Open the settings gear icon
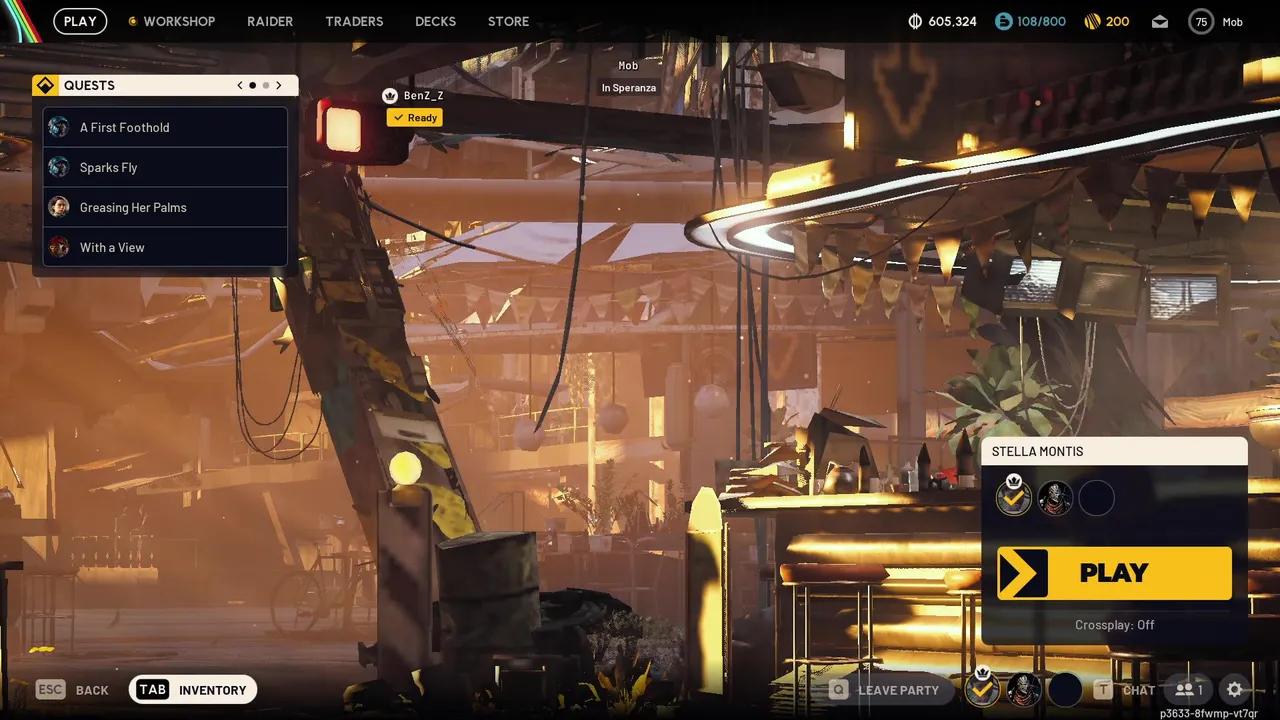1280x720 pixels. (x=1235, y=689)
